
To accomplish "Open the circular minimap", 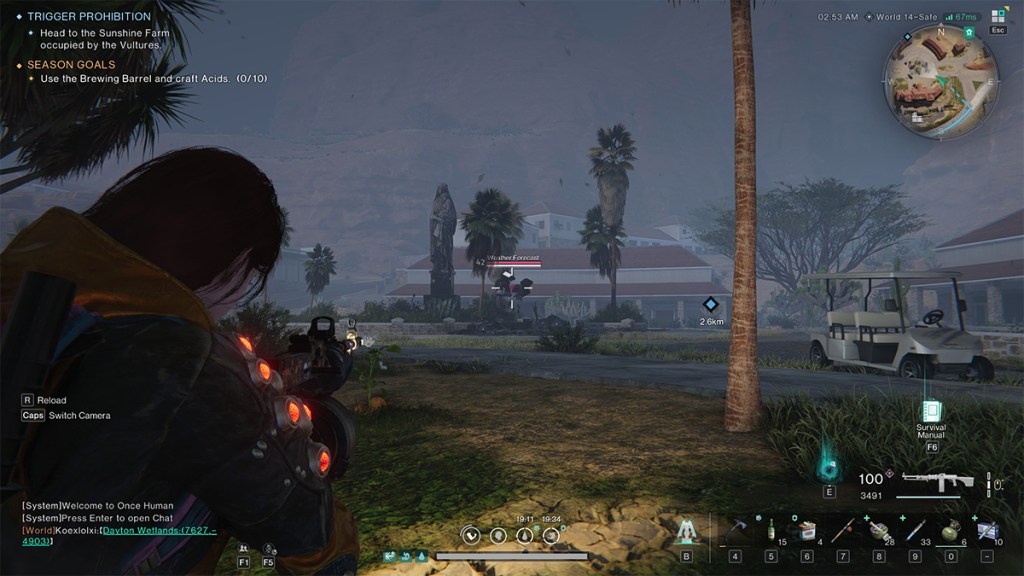I will (940, 80).
